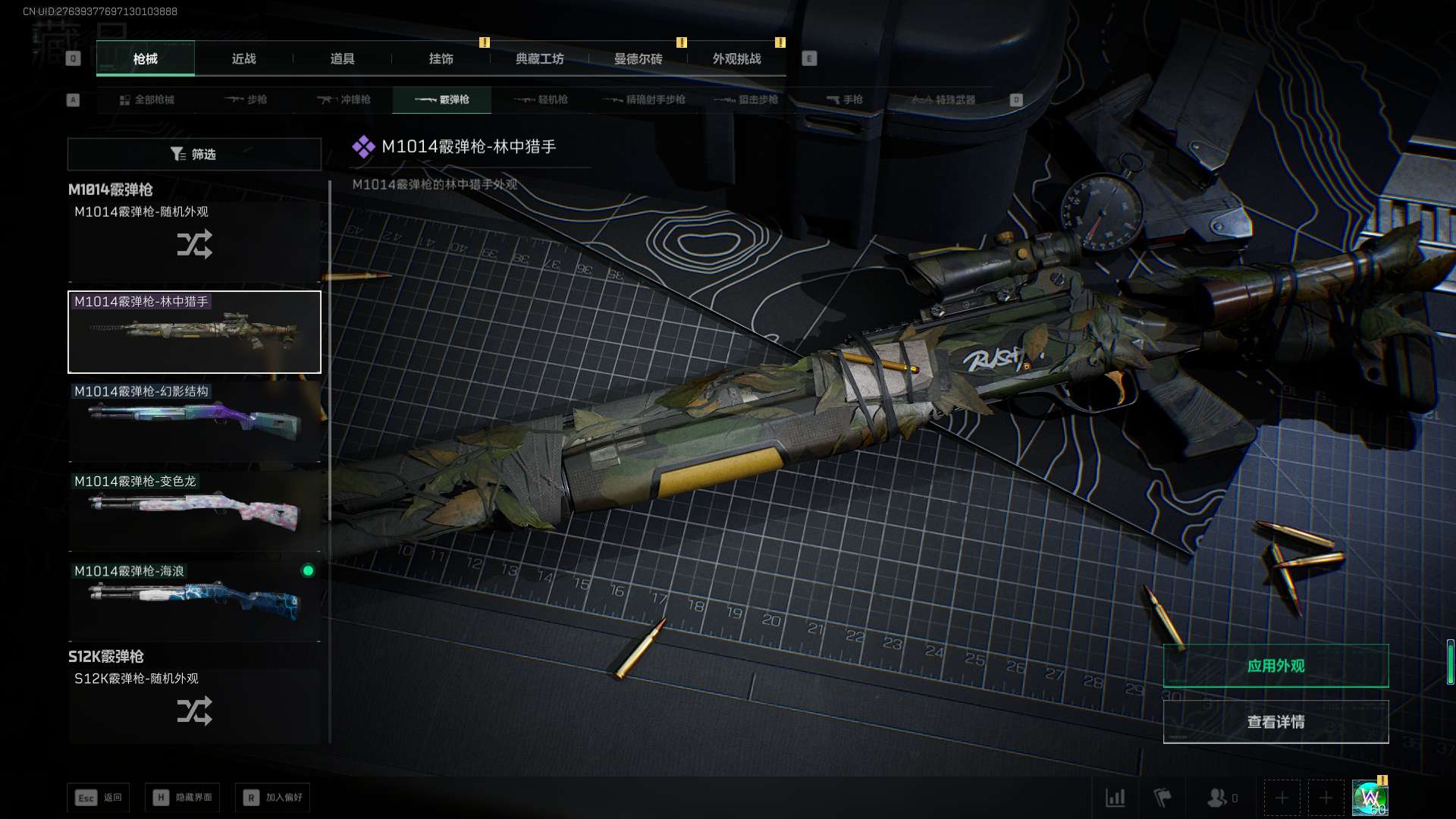Screen dimensions: 1456x819
Task: Select the M1014 随机外观 random skin
Action: coord(194,241)
